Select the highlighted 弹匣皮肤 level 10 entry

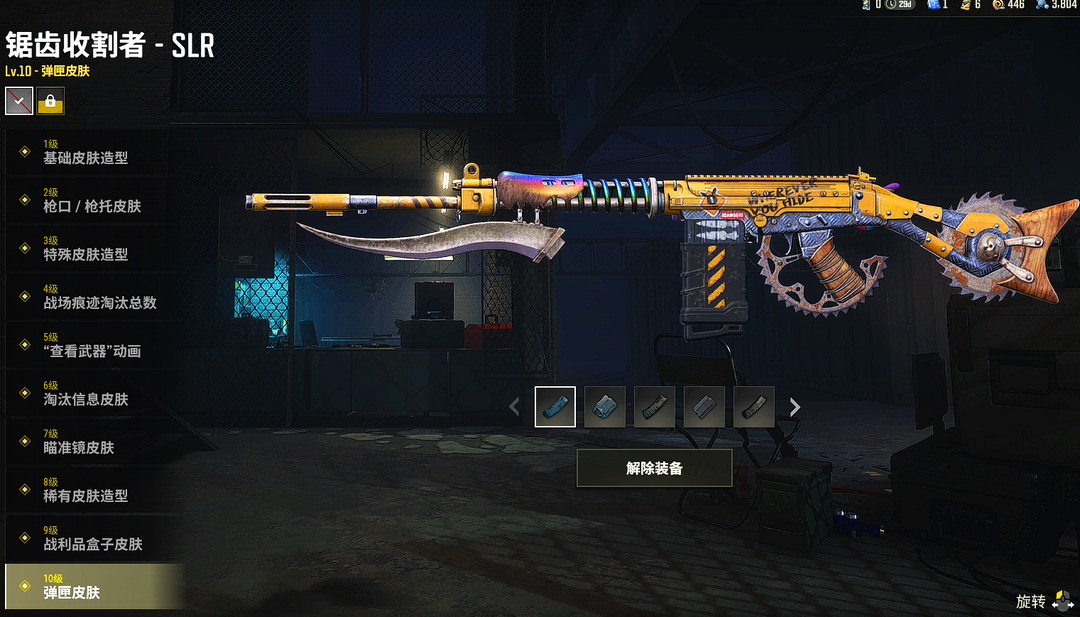tap(92, 586)
